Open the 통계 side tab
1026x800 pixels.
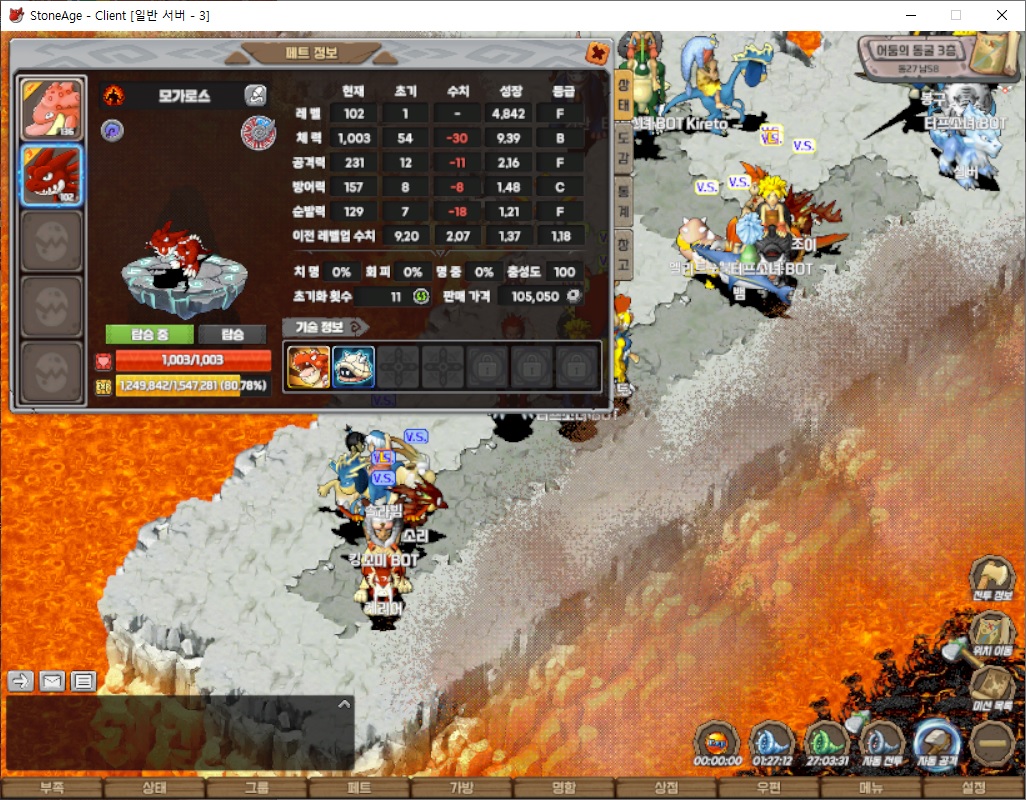[622, 200]
